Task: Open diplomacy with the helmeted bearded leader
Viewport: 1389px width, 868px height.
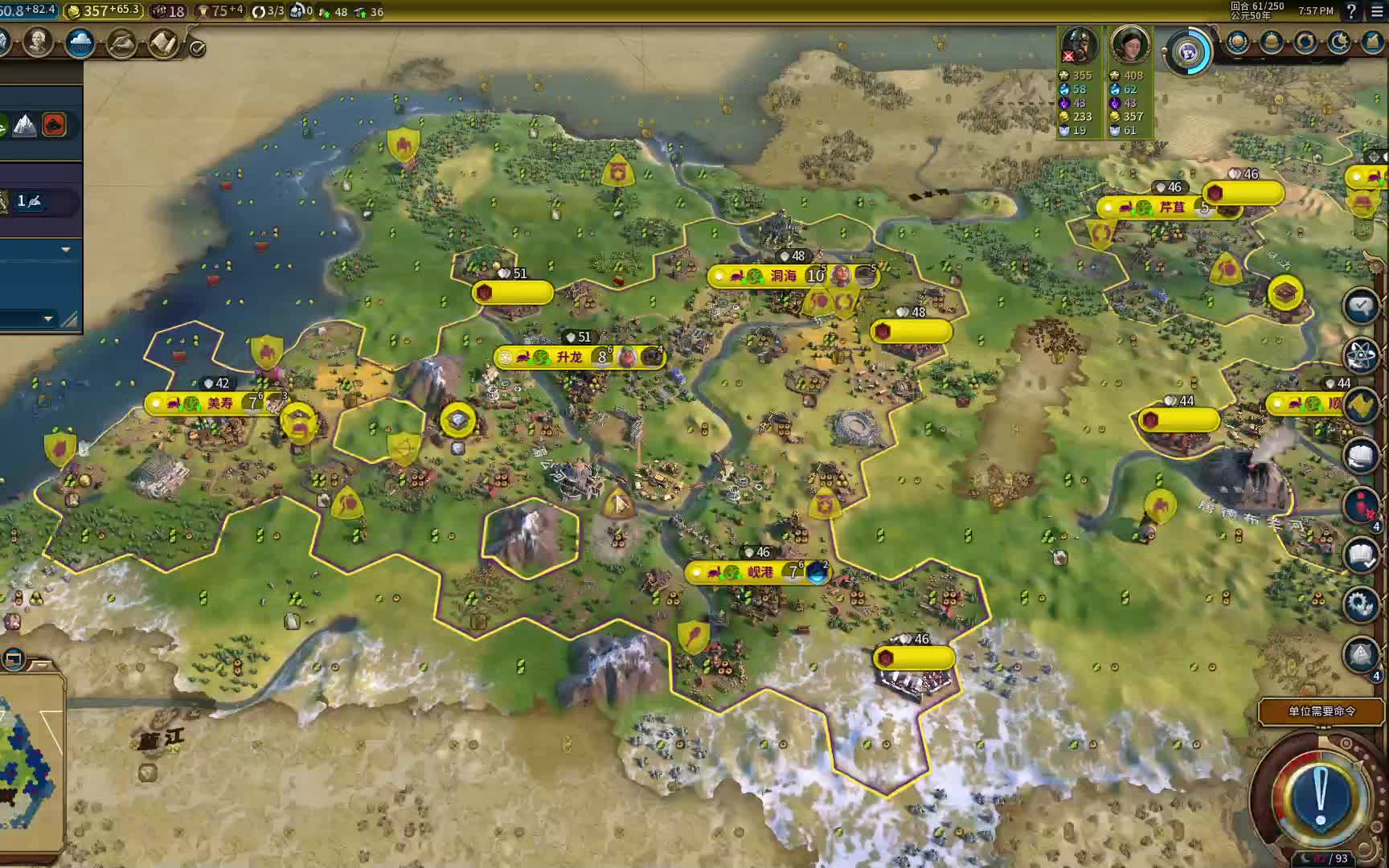Action: [1079, 44]
